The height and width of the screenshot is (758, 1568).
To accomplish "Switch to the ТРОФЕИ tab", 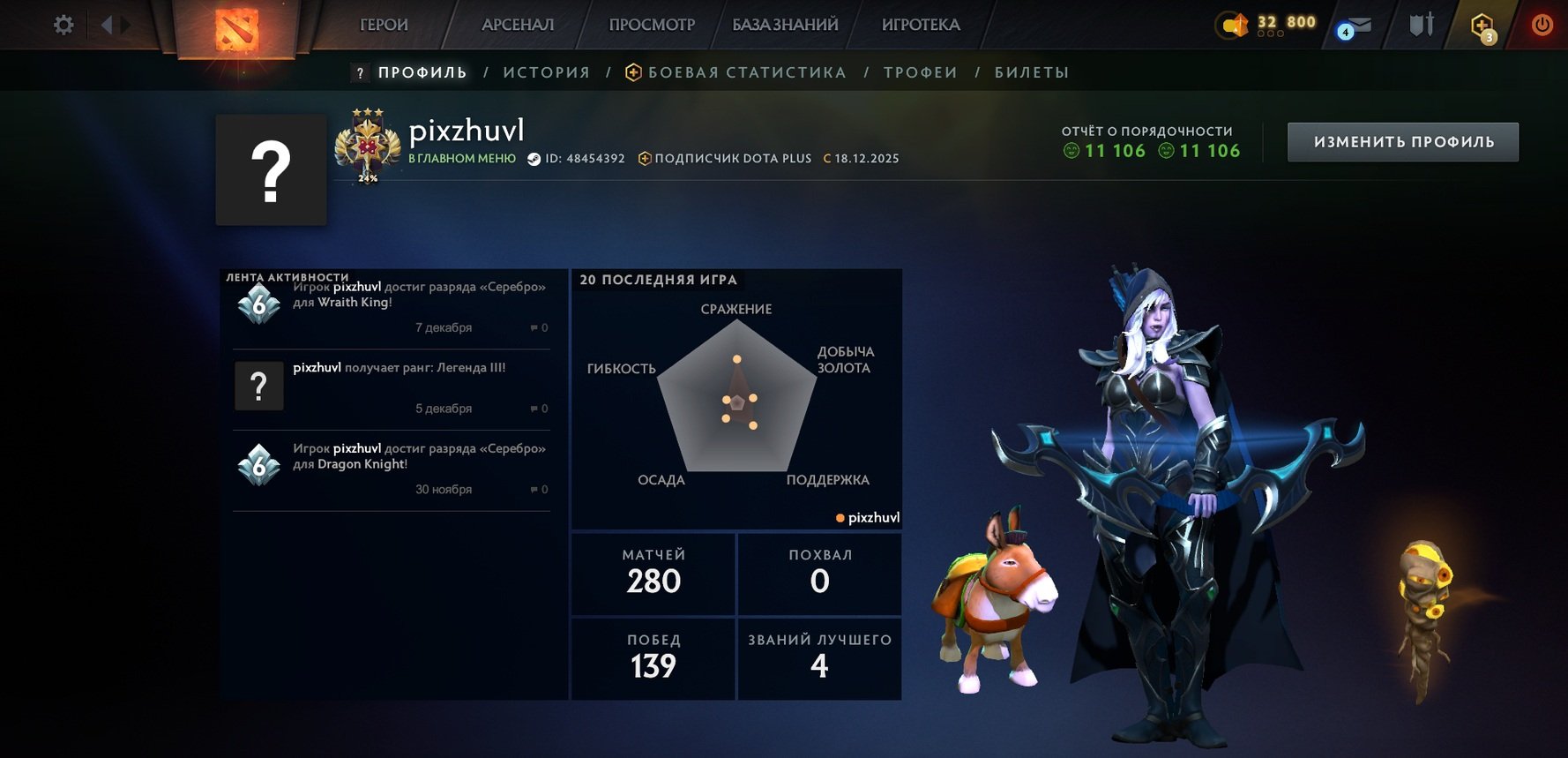I will [920, 71].
